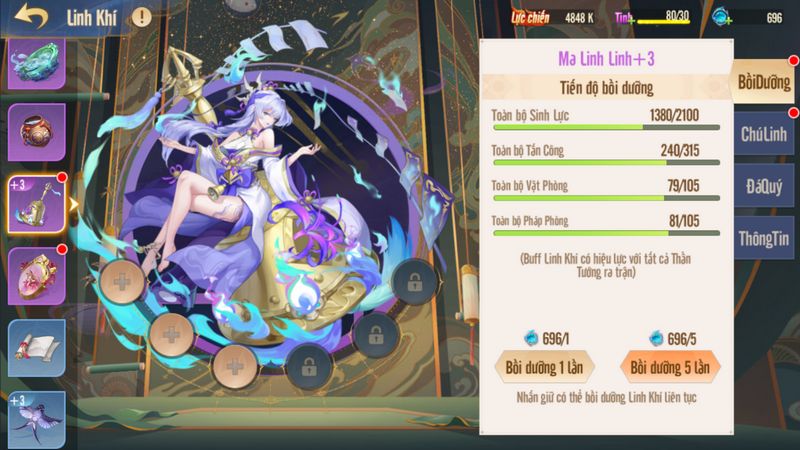Open the ChúLinh tab
This screenshot has height=450, width=800.
[763, 134]
